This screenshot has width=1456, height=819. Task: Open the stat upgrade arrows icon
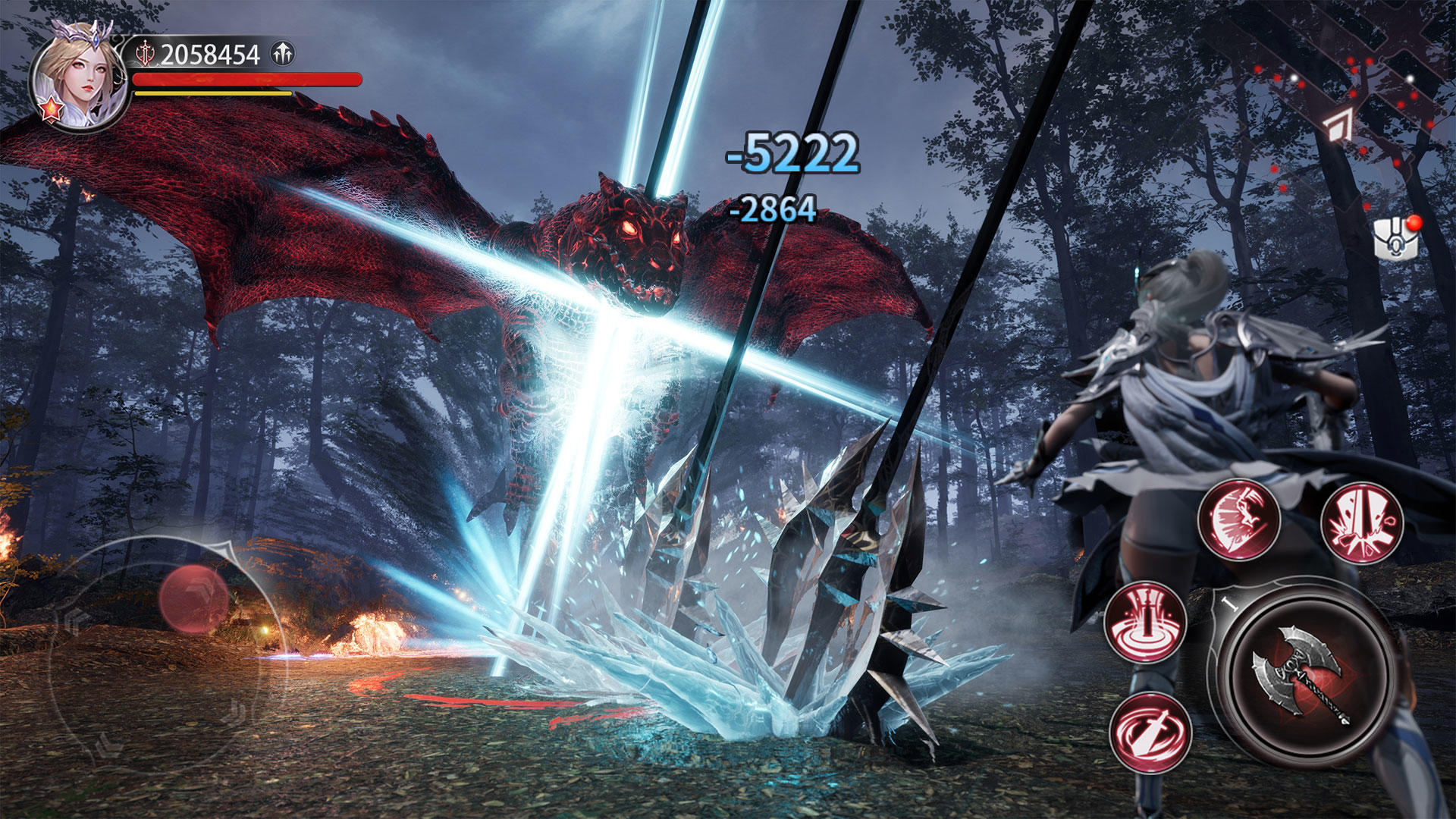click(x=280, y=52)
